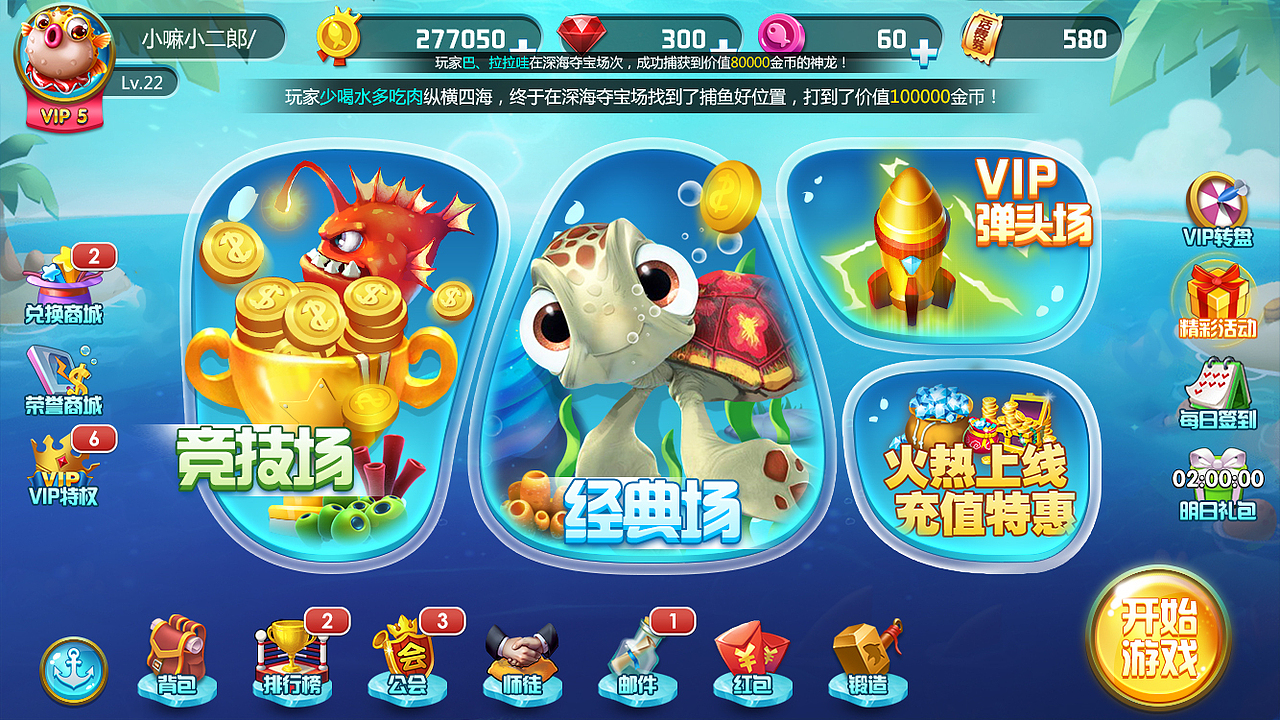This screenshot has width=1280, height=720.
Task: Check the 邮件 mail bottle icon
Action: point(635,652)
